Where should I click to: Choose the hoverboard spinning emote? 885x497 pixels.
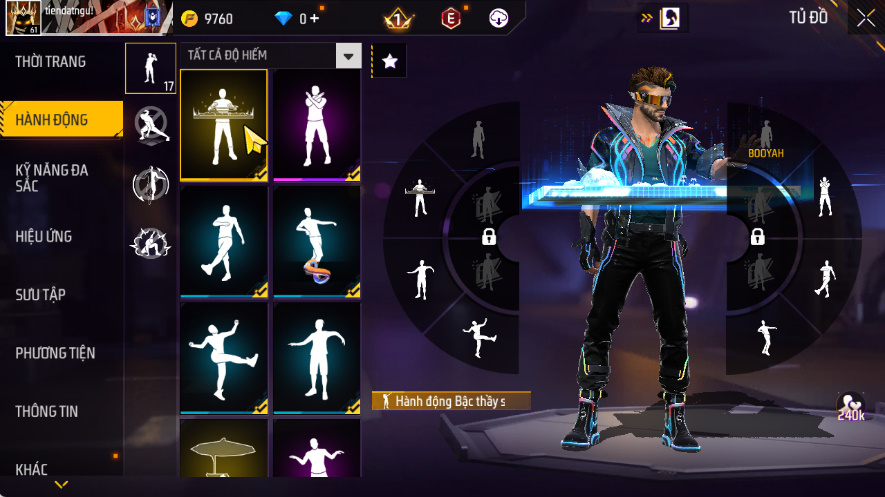[316, 241]
